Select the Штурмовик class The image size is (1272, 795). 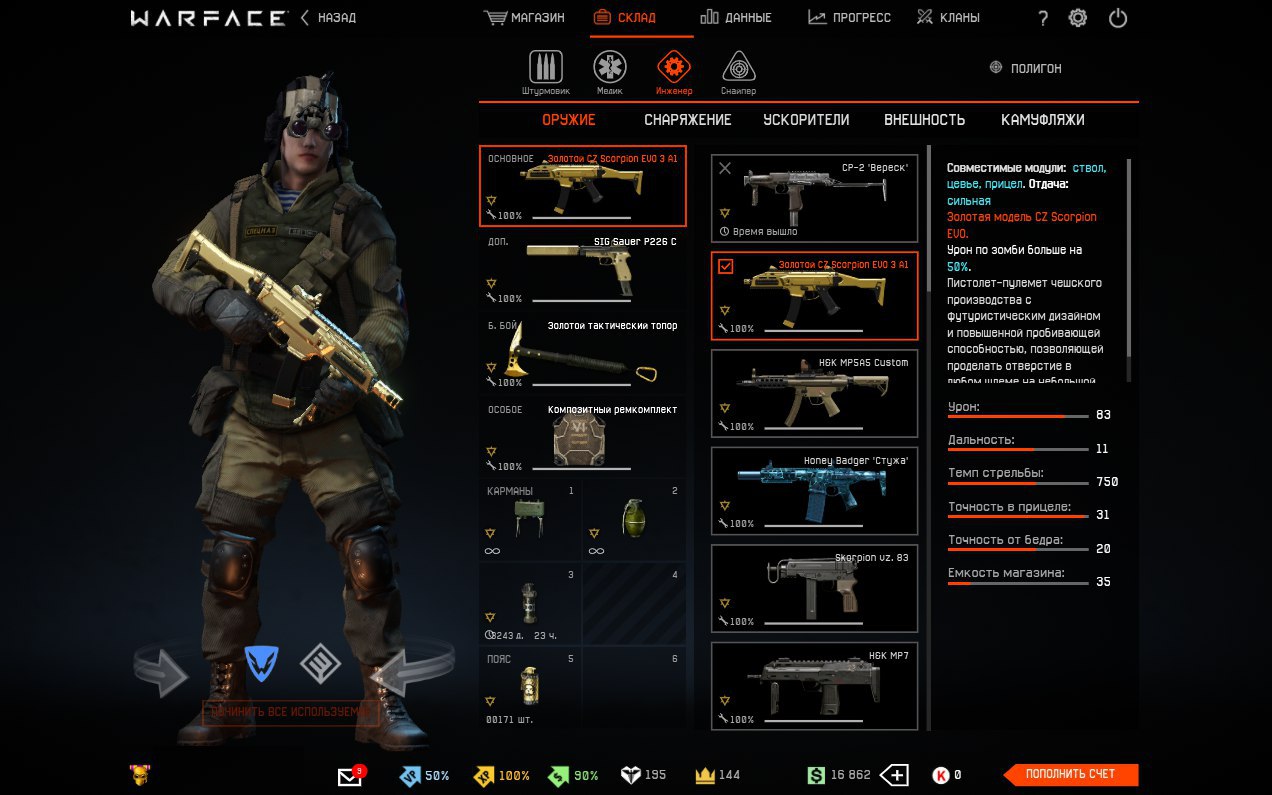pyautogui.click(x=545, y=72)
